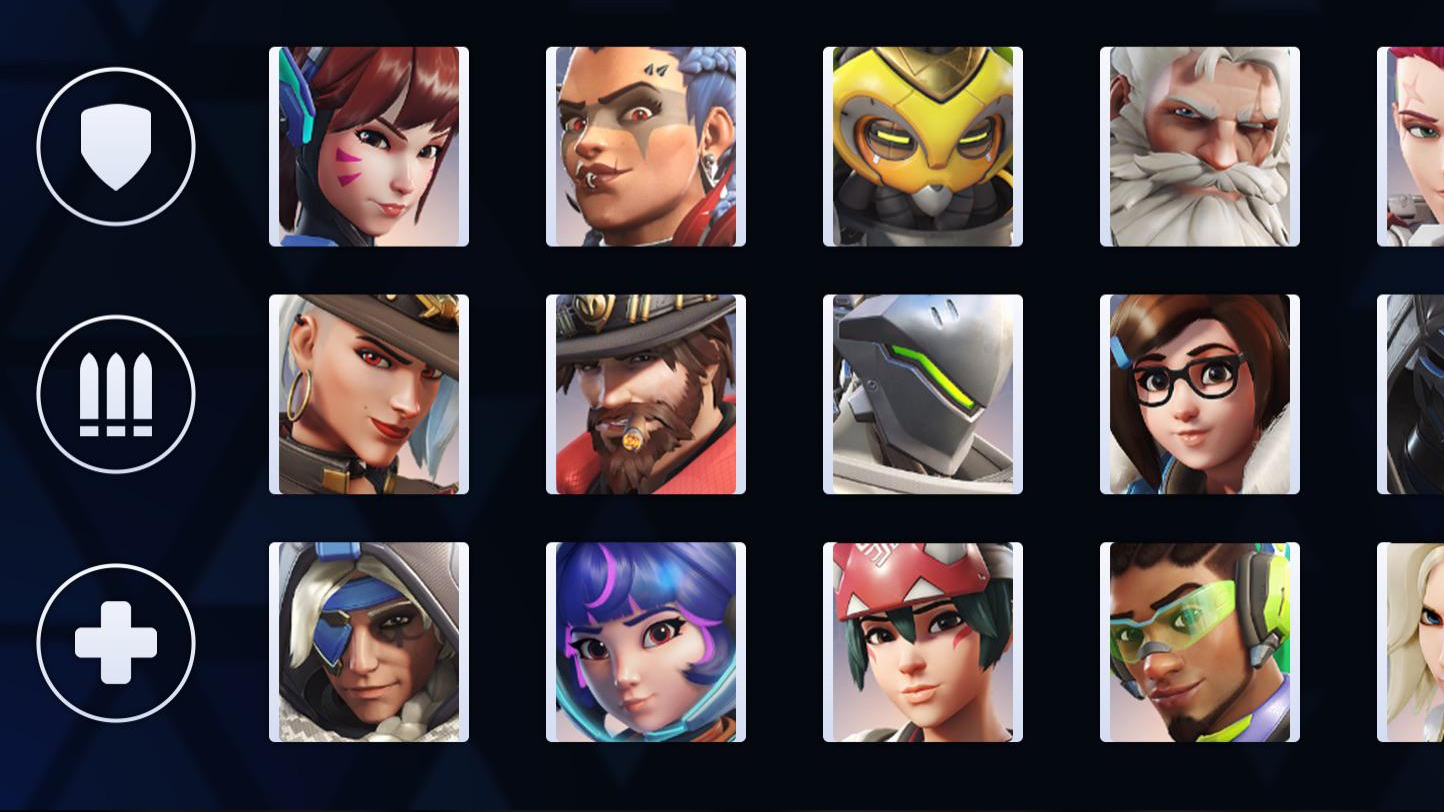The width and height of the screenshot is (1444, 812).
Task: Pick D.Va from the tank row
Action: [369, 146]
